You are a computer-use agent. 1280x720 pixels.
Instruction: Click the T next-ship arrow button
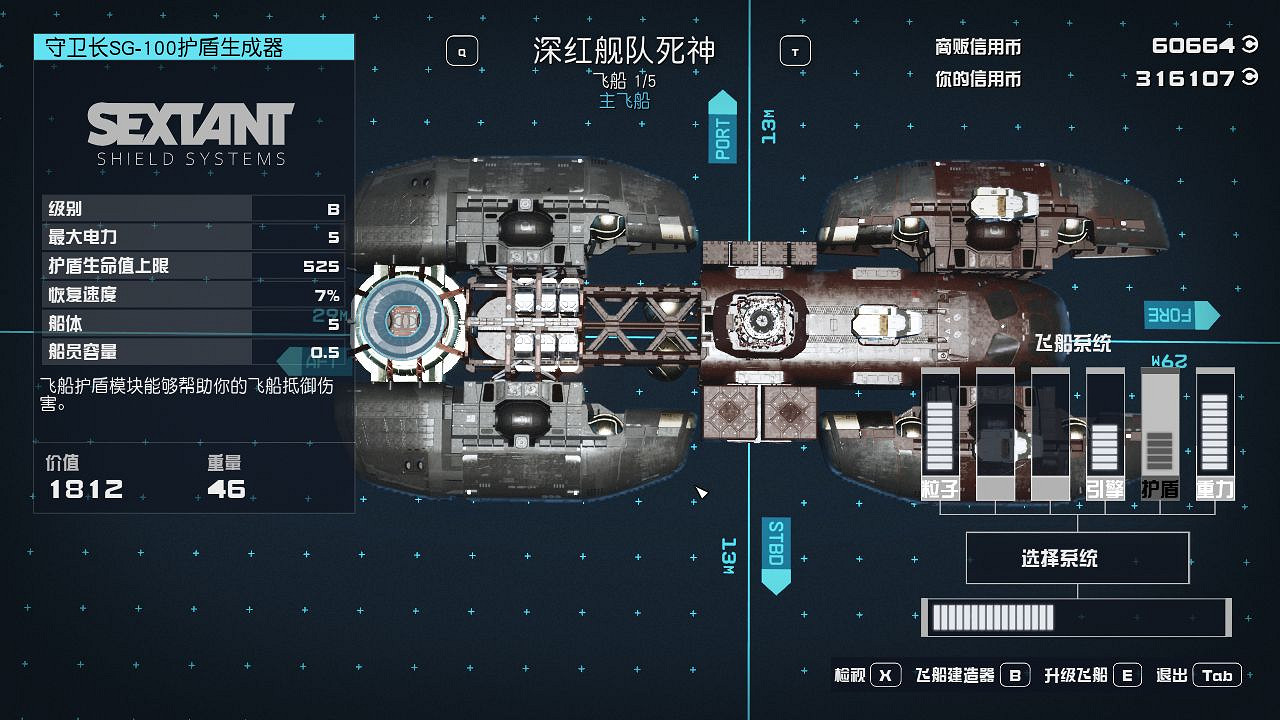click(794, 50)
